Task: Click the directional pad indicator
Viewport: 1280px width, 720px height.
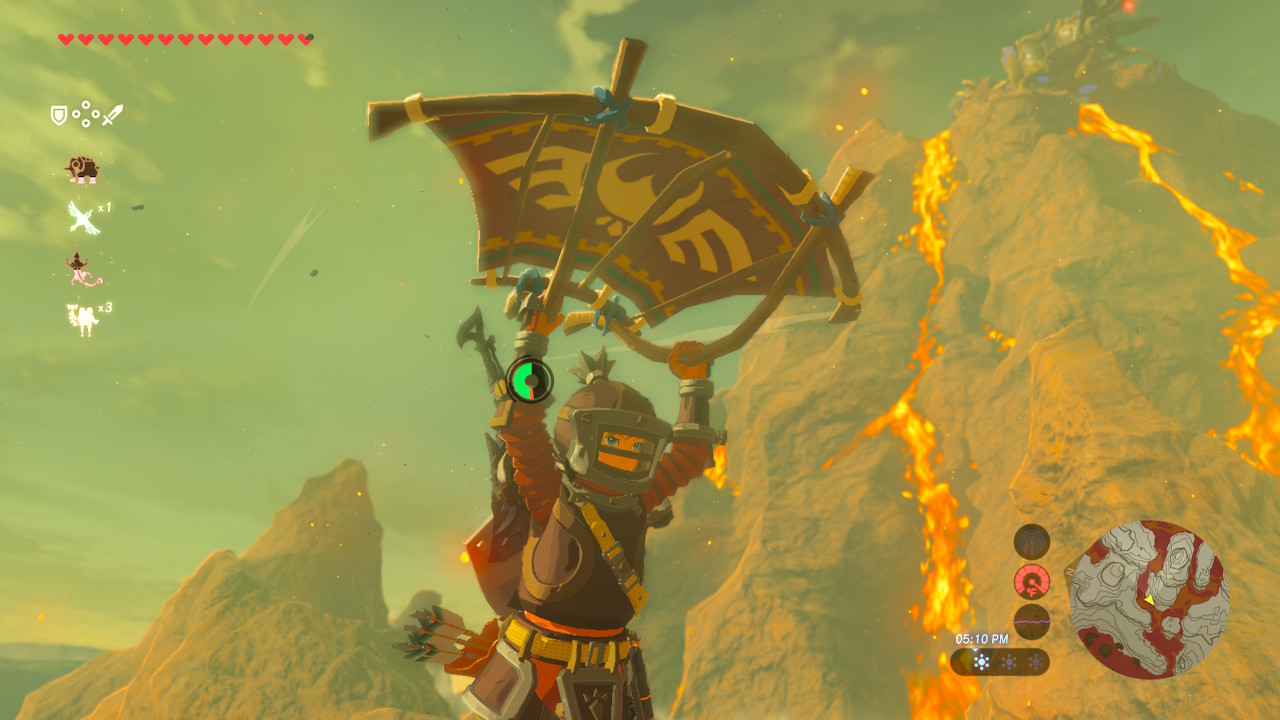Action: click(86, 115)
